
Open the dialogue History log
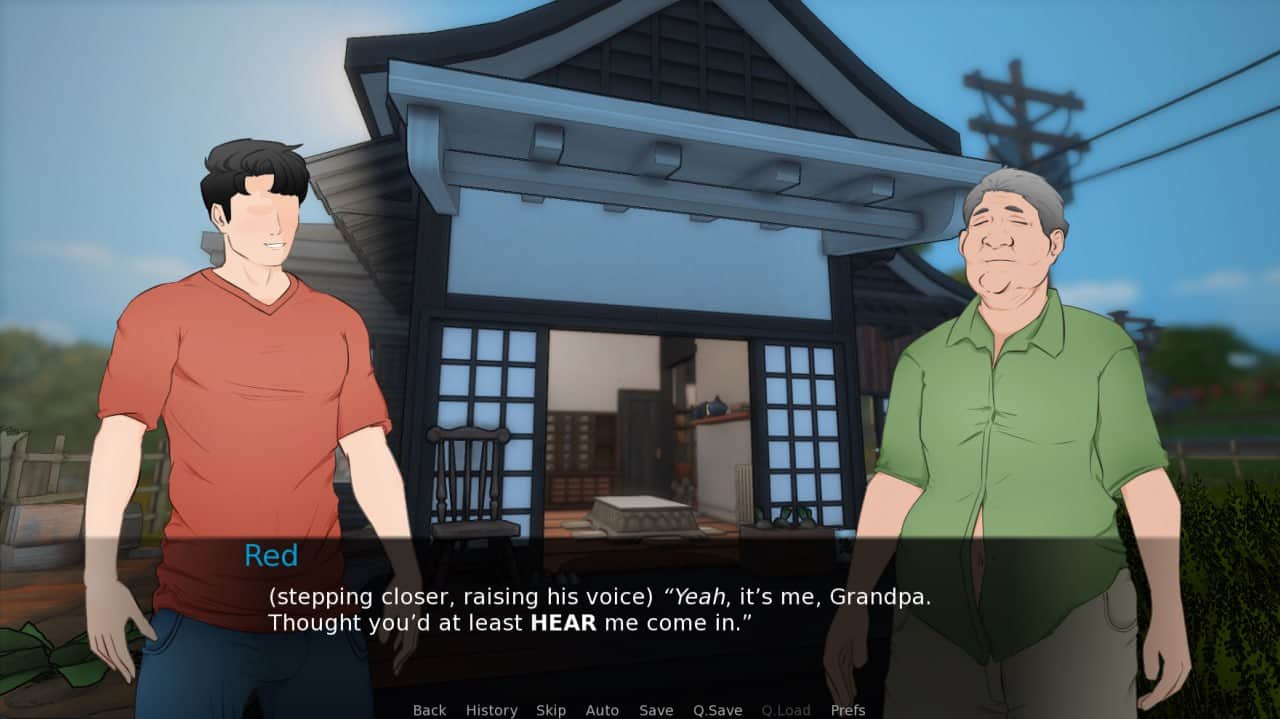pos(491,710)
